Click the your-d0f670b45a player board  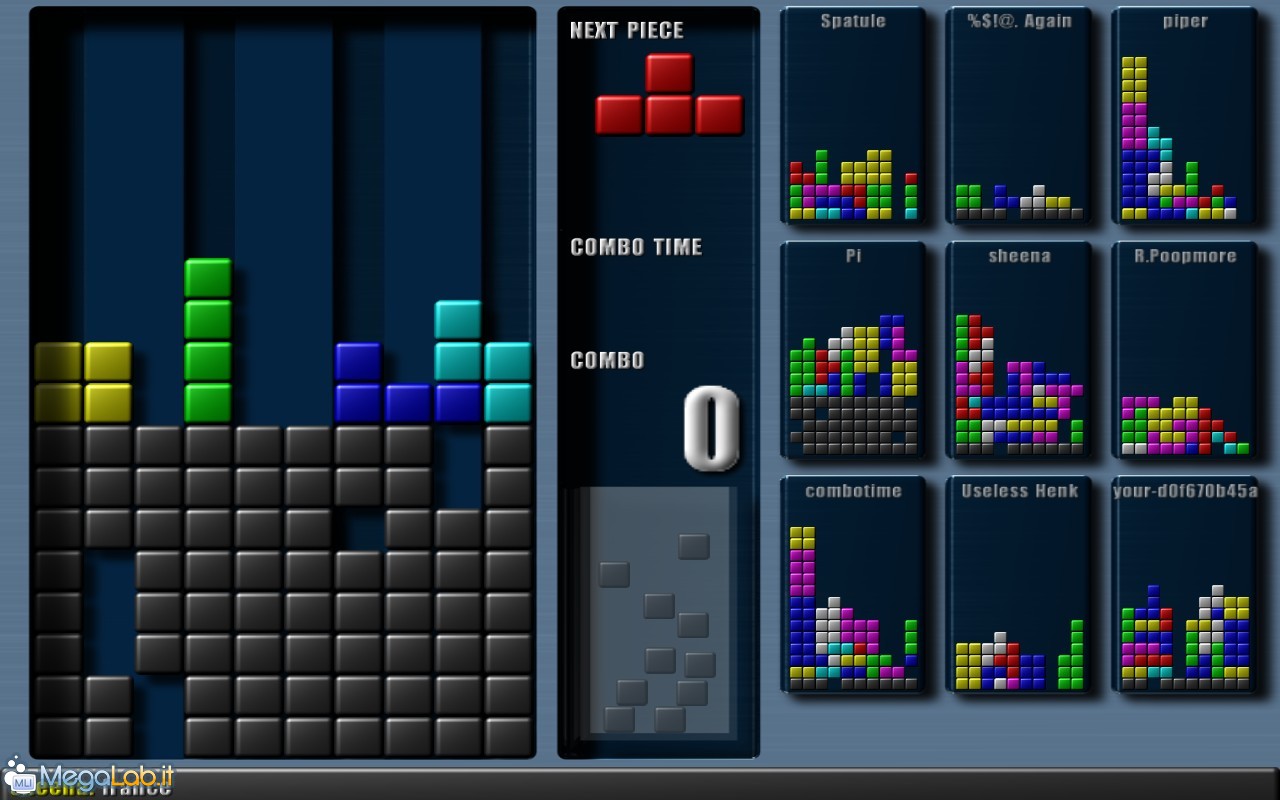1185,587
